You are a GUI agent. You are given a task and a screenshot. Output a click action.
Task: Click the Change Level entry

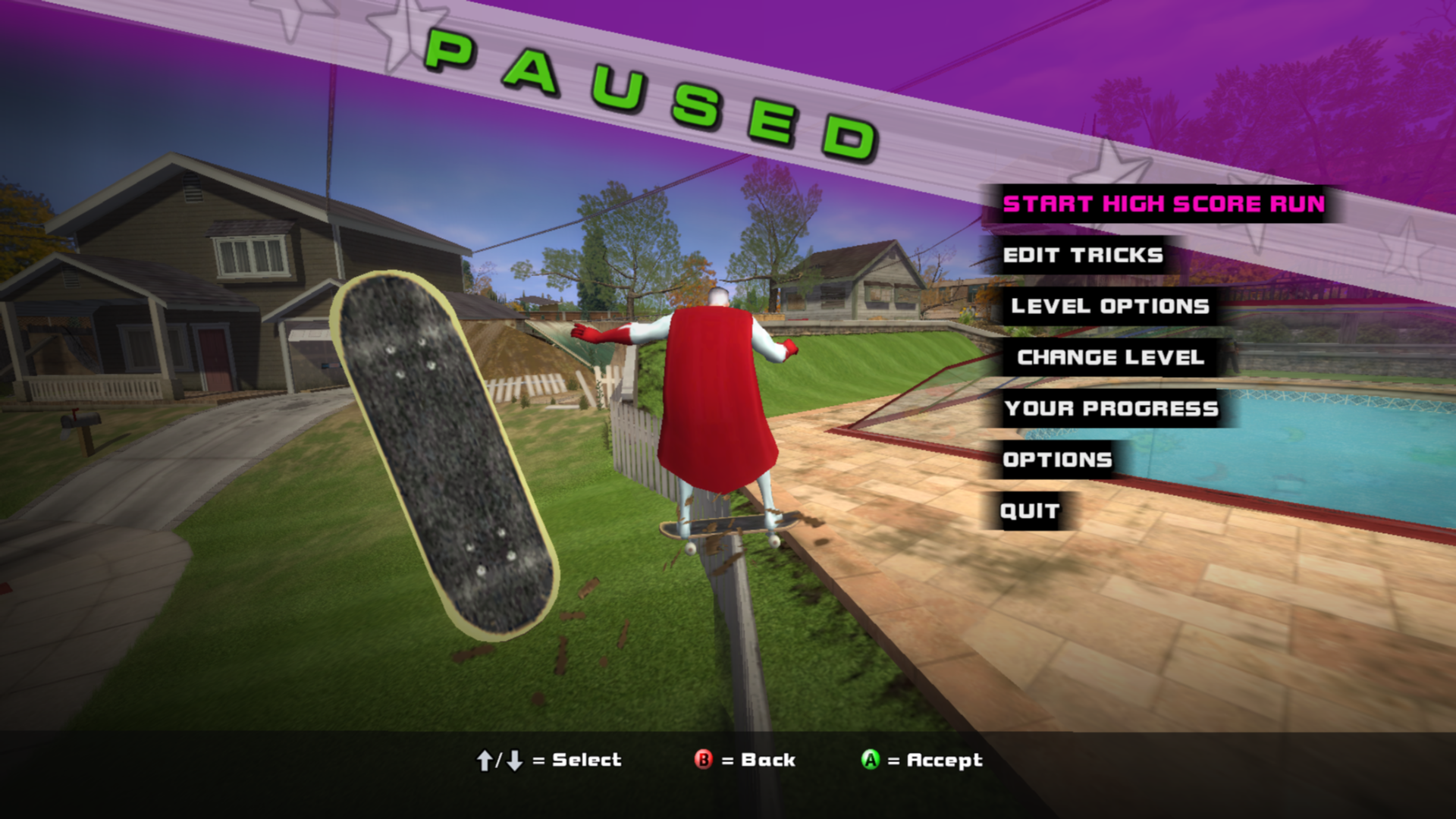pyautogui.click(x=1110, y=357)
